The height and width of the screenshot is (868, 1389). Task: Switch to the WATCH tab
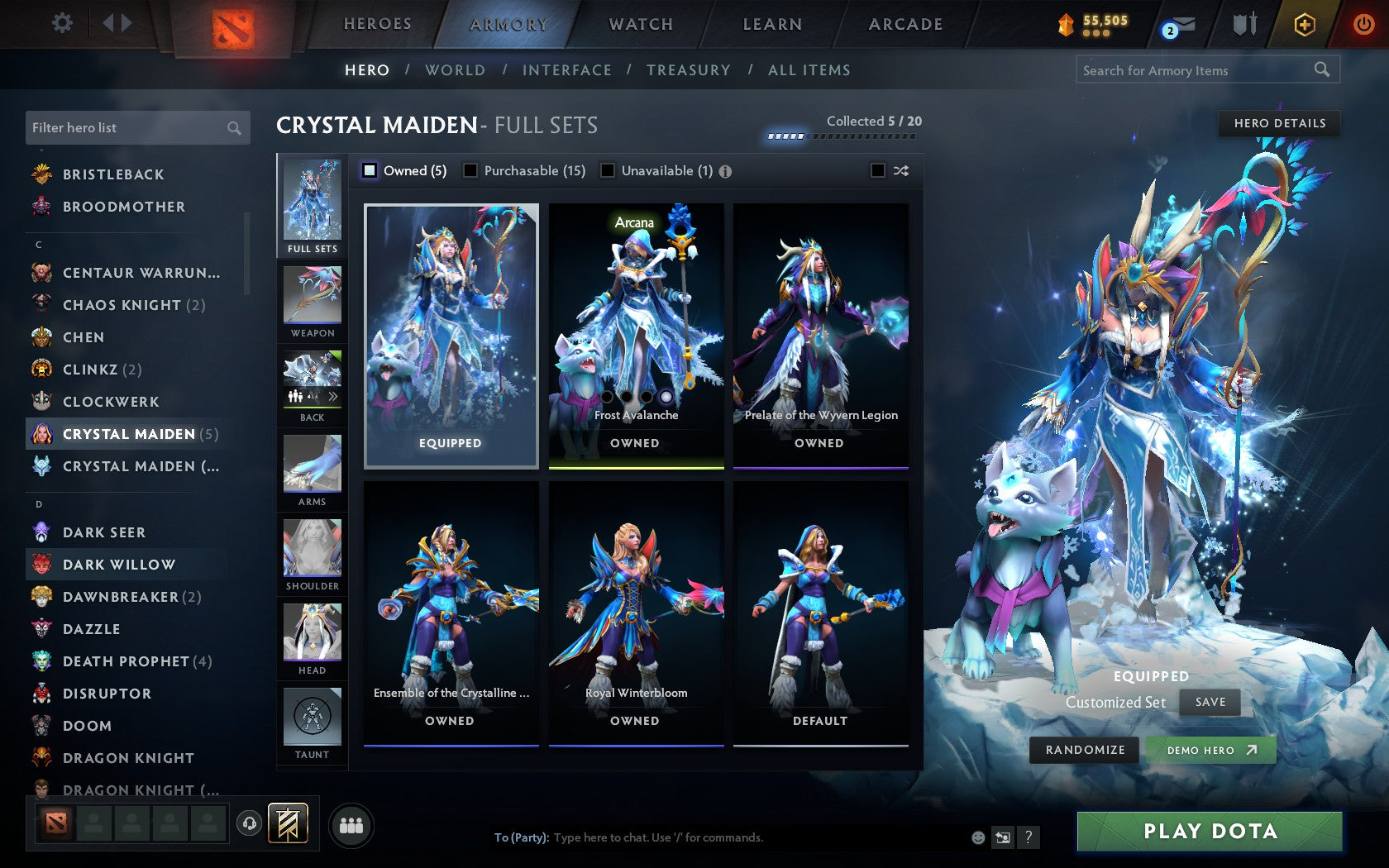[640, 24]
